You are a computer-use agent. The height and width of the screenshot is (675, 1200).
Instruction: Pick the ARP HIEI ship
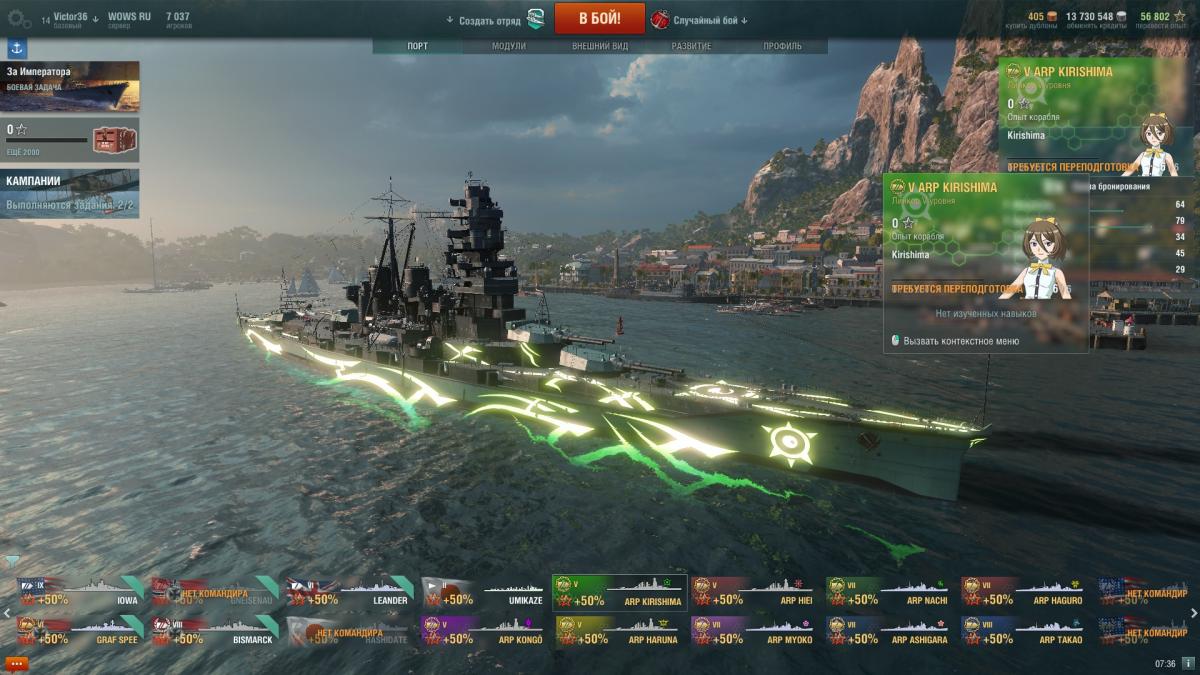[754, 592]
